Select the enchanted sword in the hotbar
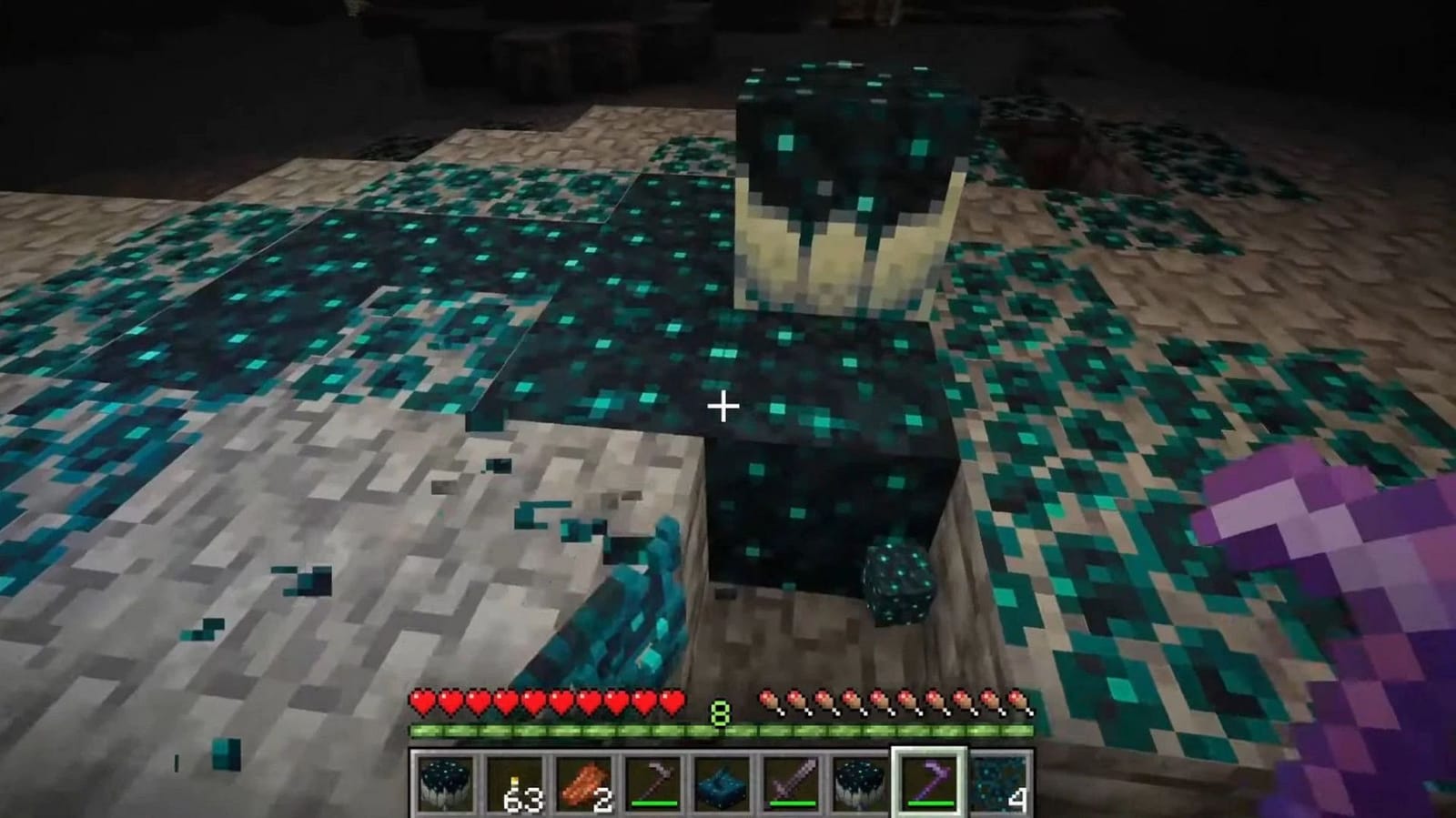 tap(792, 783)
